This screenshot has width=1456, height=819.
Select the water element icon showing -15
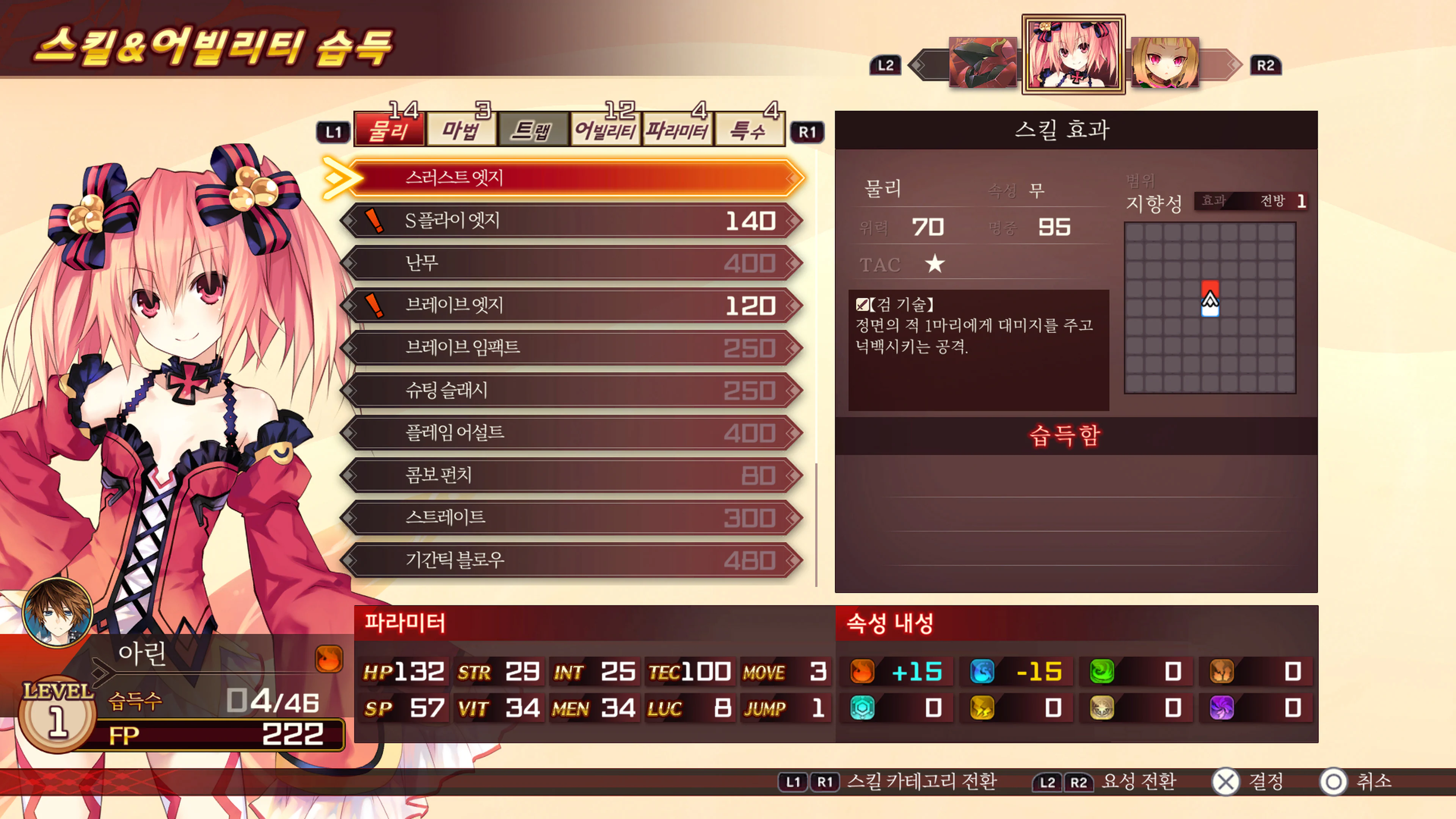981,672
